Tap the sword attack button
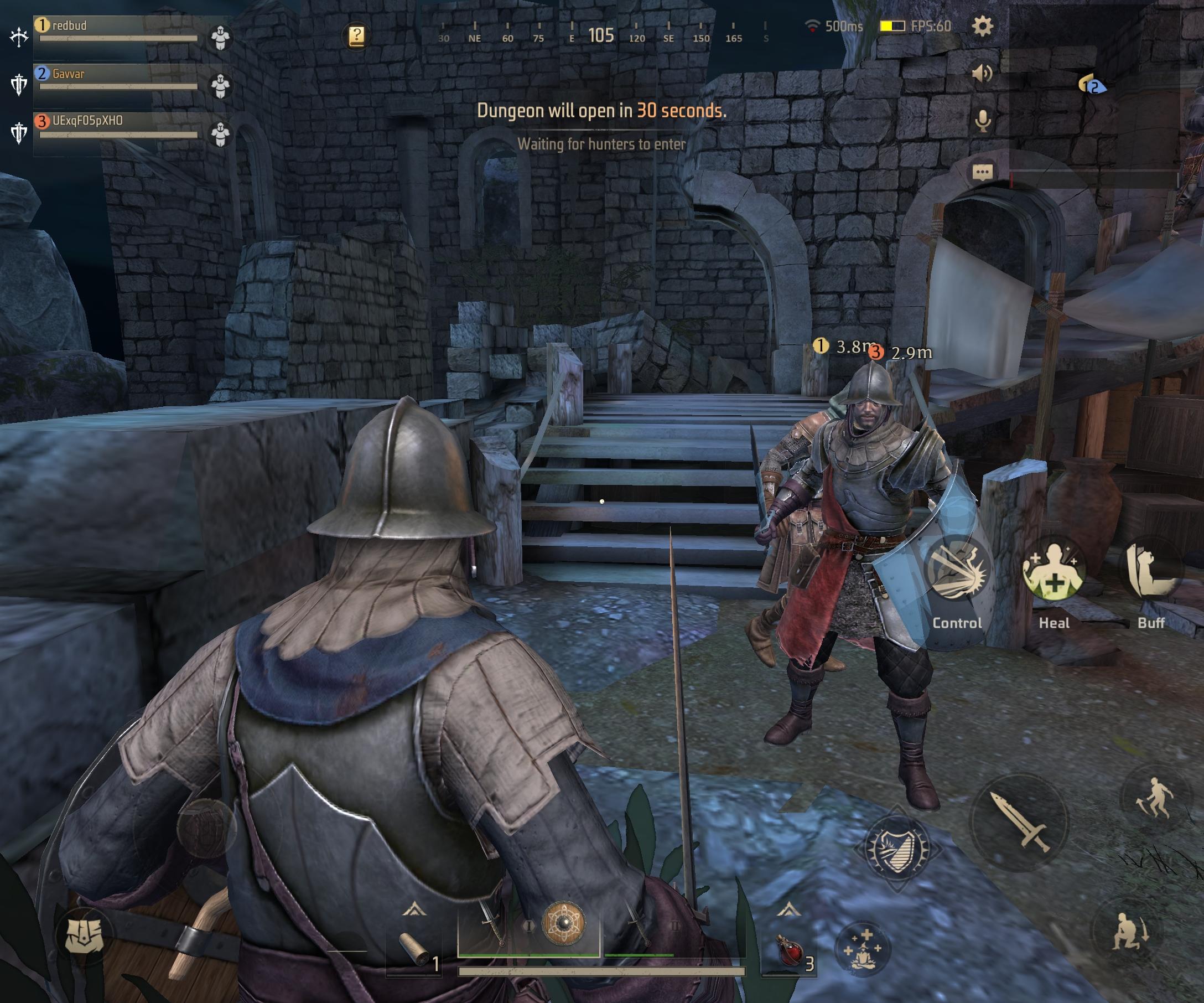This screenshot has width=1204, height=1003. [x=1019, y=822]
